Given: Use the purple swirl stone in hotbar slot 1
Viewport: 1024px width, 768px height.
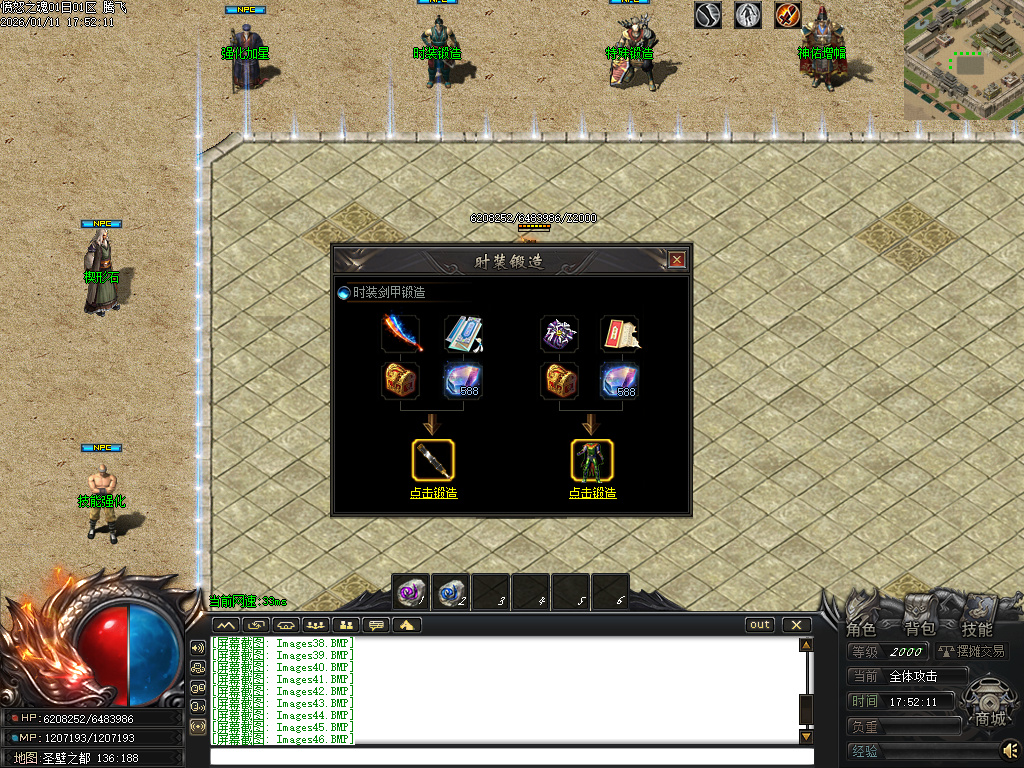Looking at the screenshot, I should point(411,592).
